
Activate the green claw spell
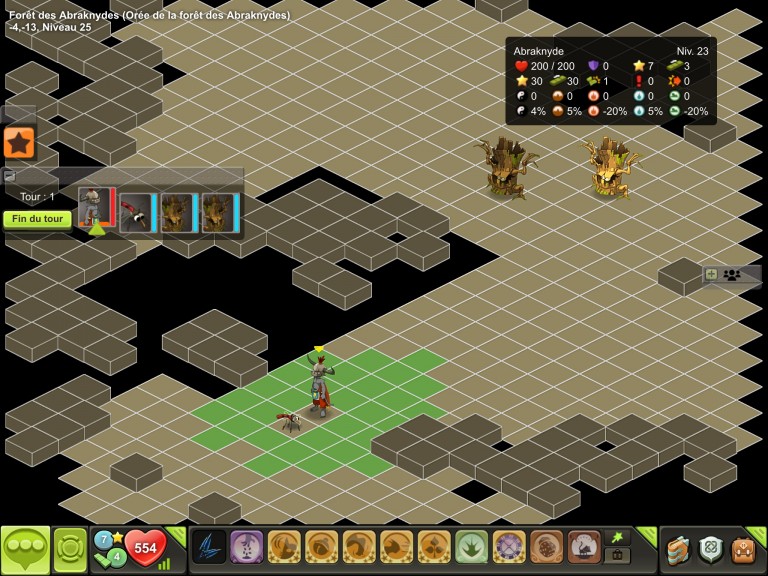click(x=471, y=547)
